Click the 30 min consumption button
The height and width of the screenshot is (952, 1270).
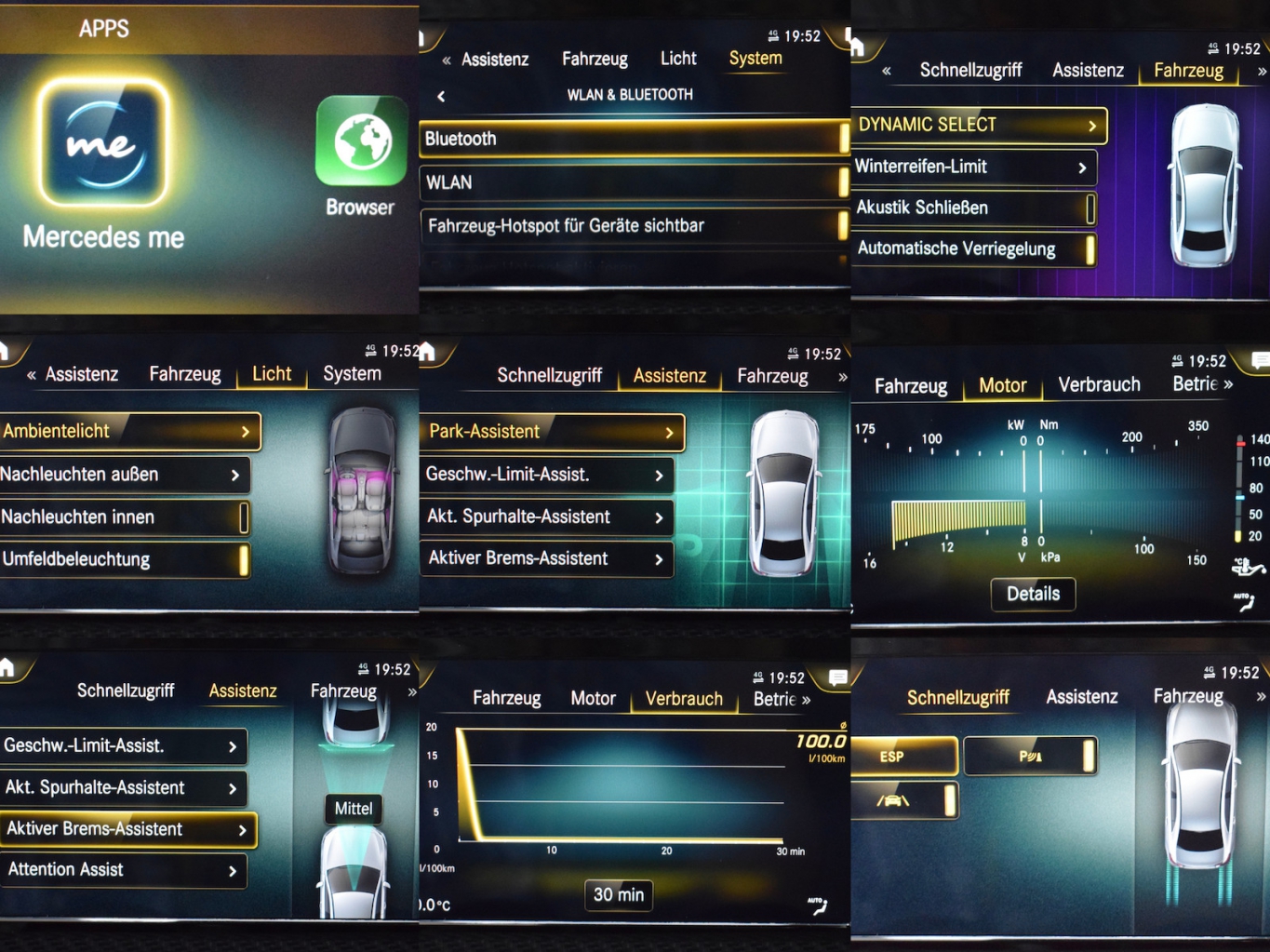tap(619, 894)
